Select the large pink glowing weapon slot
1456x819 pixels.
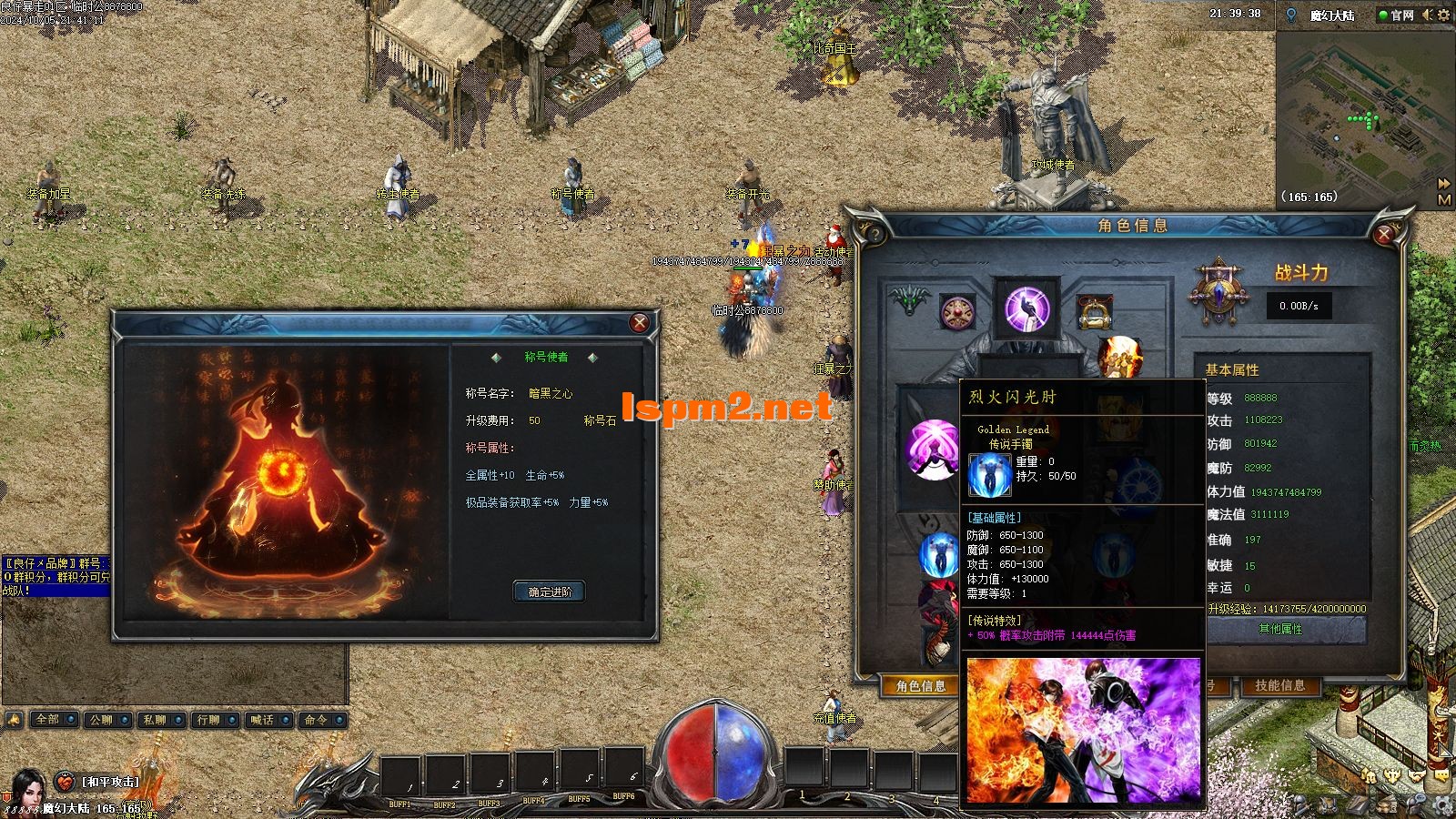[932, 449]
